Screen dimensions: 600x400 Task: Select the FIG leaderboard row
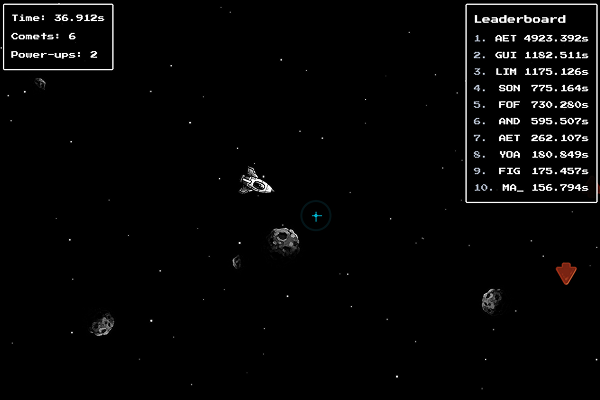[531, 171]
